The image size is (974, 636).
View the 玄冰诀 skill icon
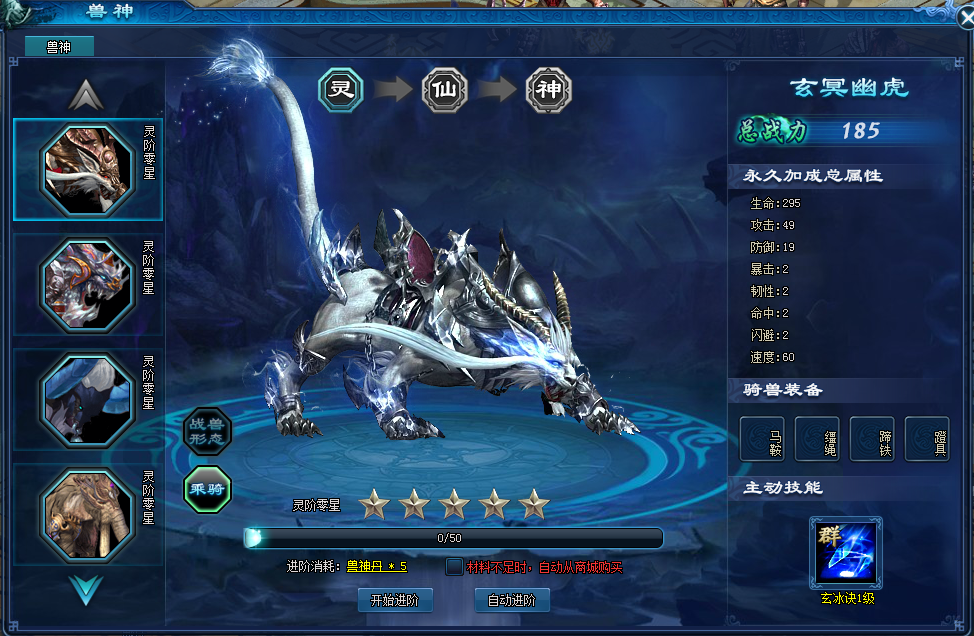847,551
